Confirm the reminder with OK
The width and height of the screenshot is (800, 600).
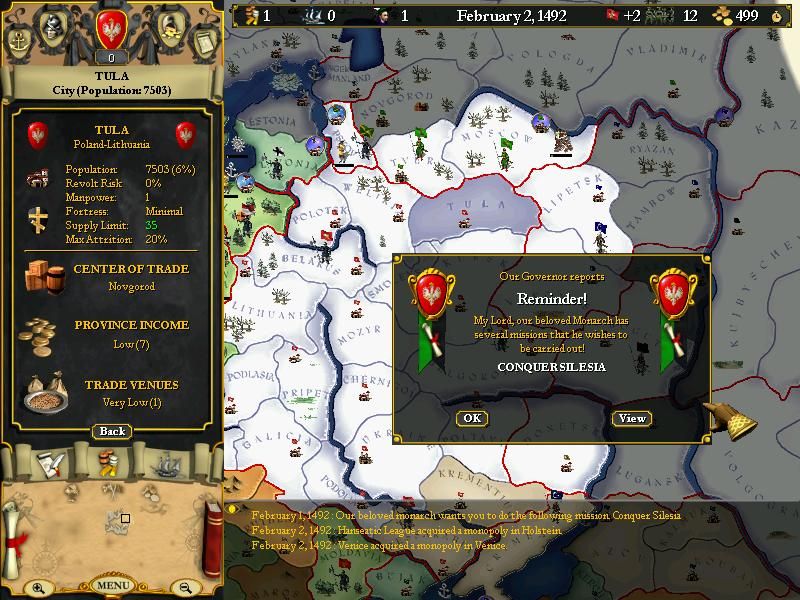click(x=472, y=418)
